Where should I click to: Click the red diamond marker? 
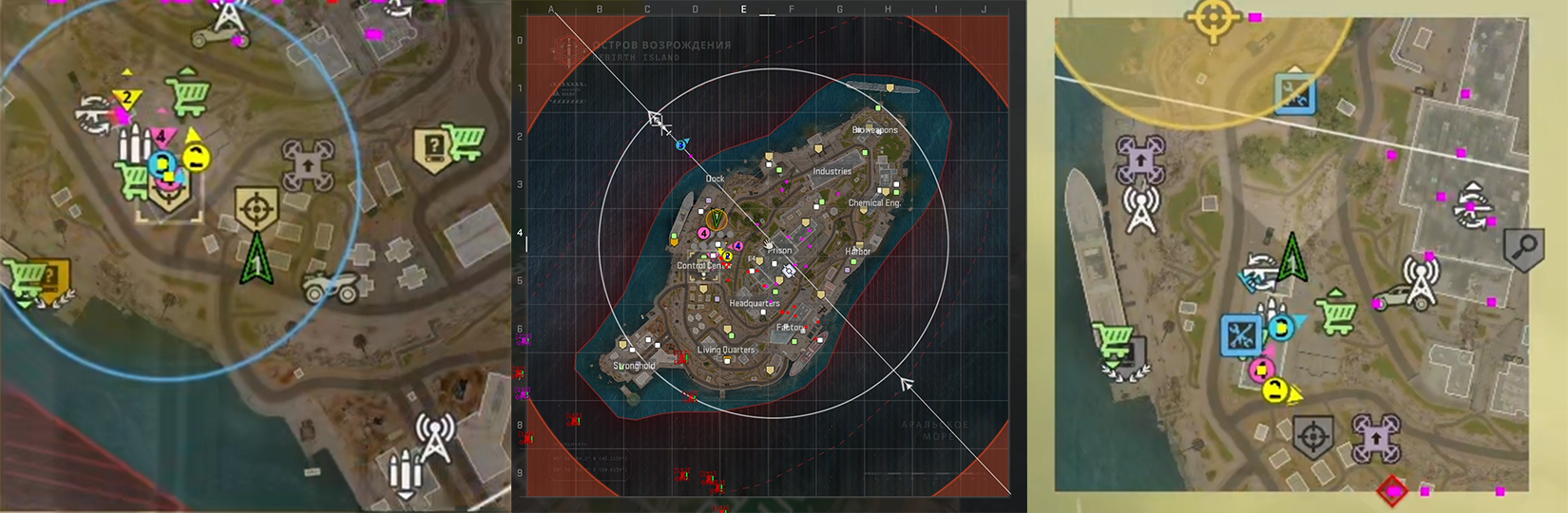tap(1392, 491)
